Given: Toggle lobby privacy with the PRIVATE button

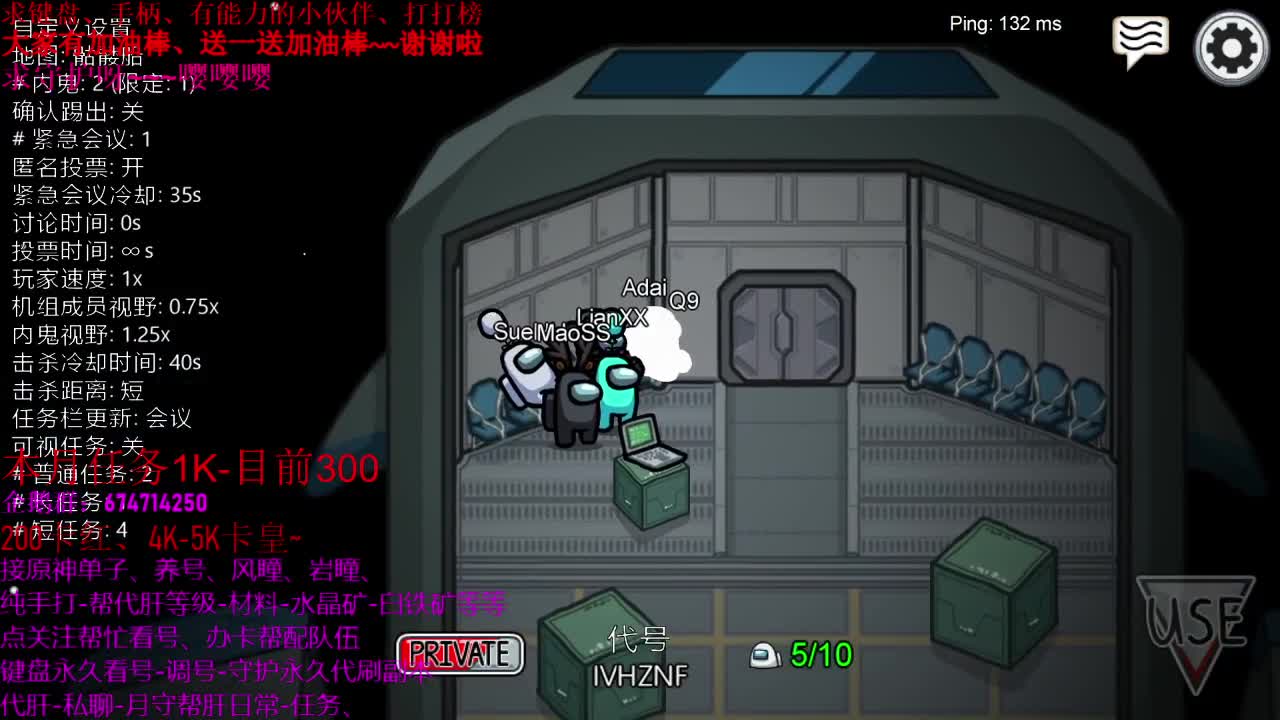Looking at the screenshot, I should click(x=461, y=654).
